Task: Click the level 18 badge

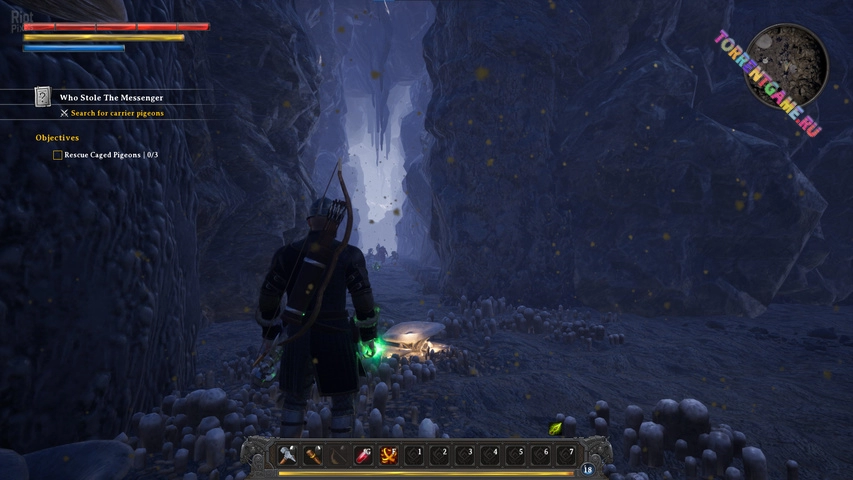Action: tap(587, 469)
